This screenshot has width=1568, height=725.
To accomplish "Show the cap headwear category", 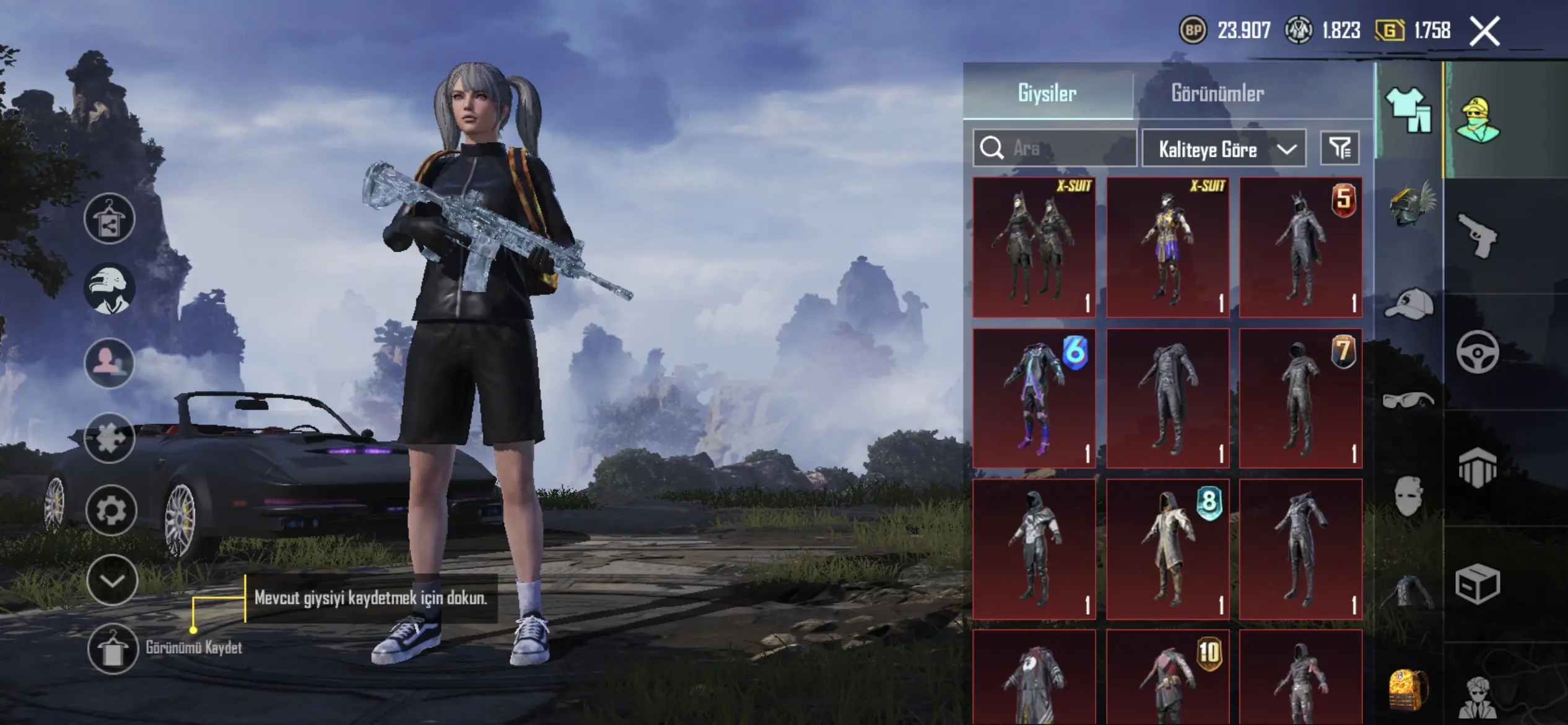I will tap(1409, 304).
